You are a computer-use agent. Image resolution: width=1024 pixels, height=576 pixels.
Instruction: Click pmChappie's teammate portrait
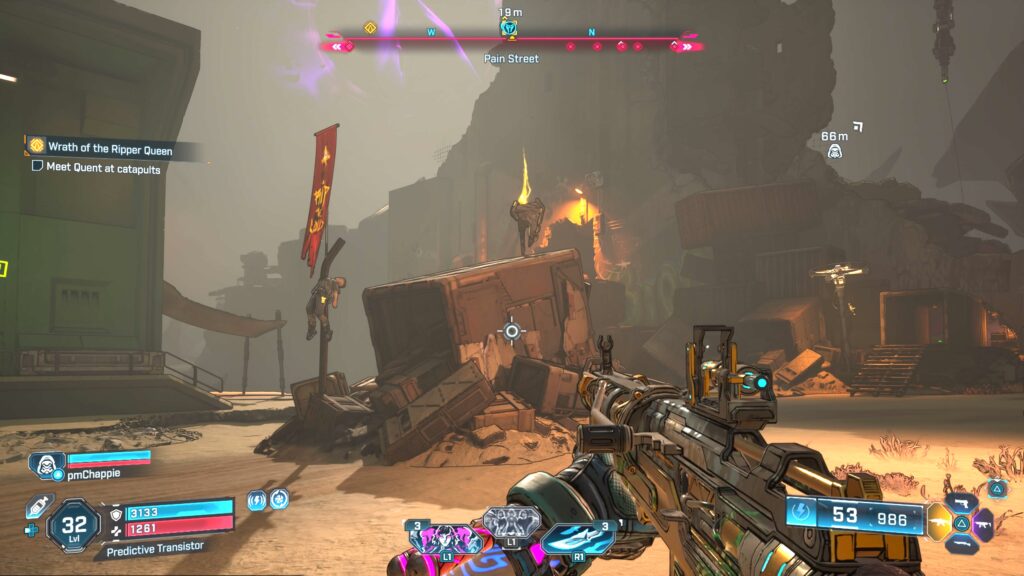pos(46,465)
